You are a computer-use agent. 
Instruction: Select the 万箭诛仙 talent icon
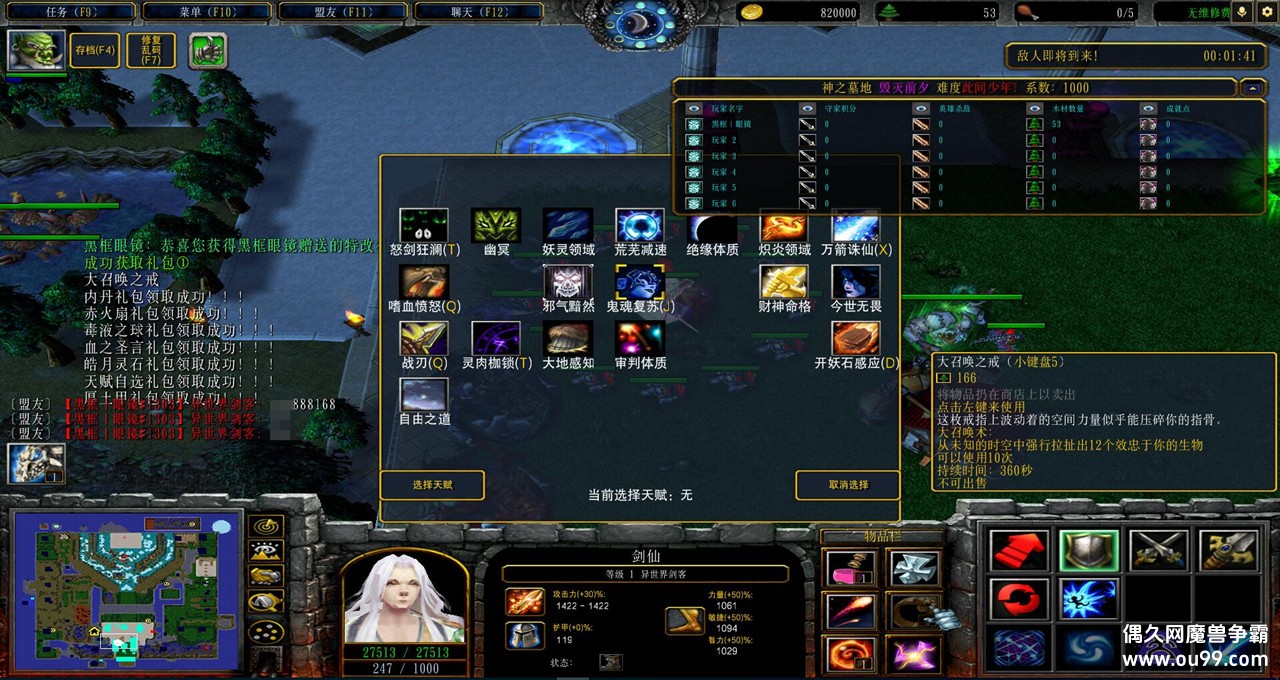point(856,226)
